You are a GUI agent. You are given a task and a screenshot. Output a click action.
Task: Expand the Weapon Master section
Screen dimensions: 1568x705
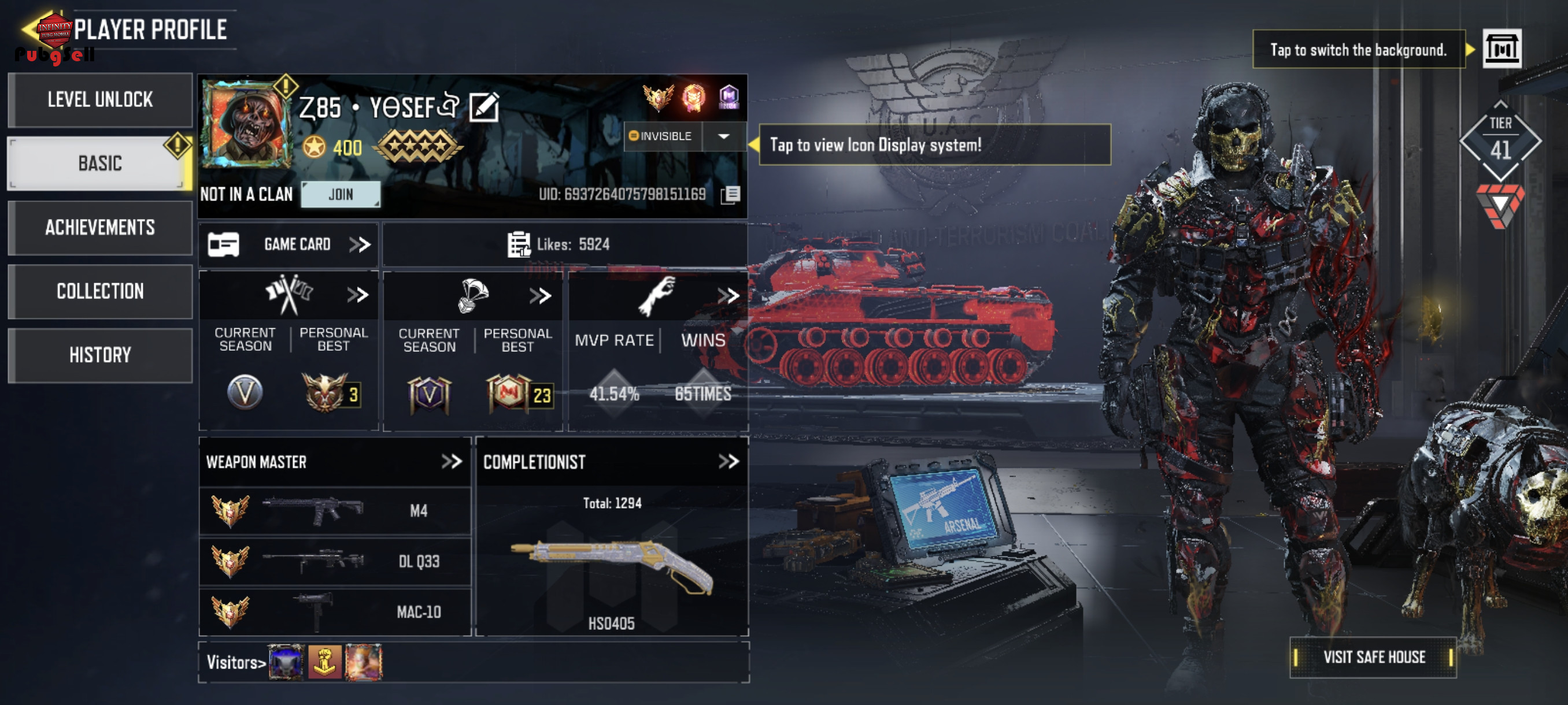coord(451,462)
